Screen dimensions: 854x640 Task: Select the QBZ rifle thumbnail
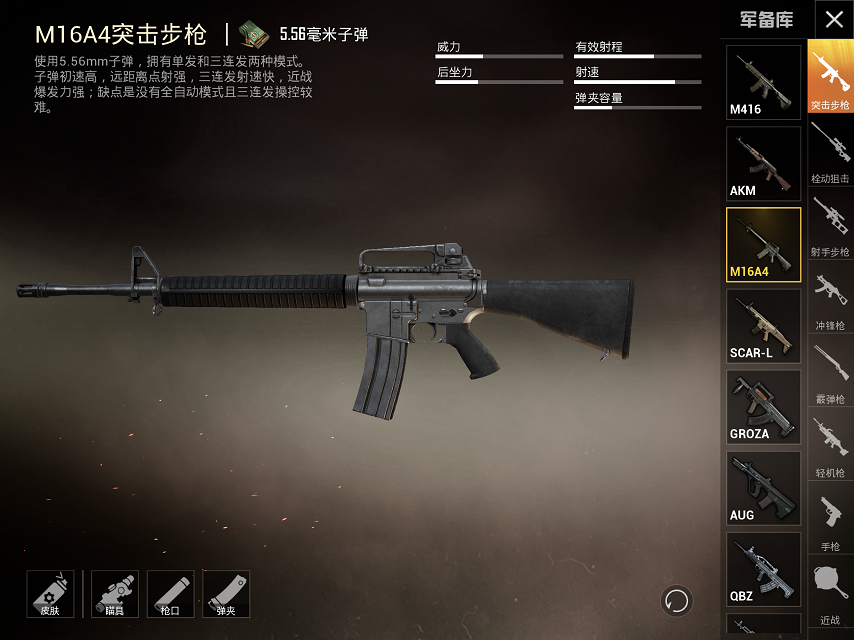pos(763,568)
